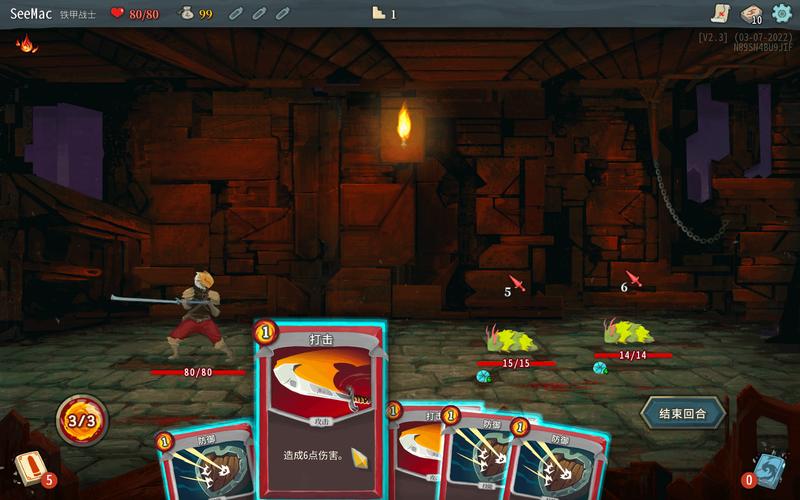Click the 结束回合 end turn button
This screenshot has width=800, height=500.
683,412
